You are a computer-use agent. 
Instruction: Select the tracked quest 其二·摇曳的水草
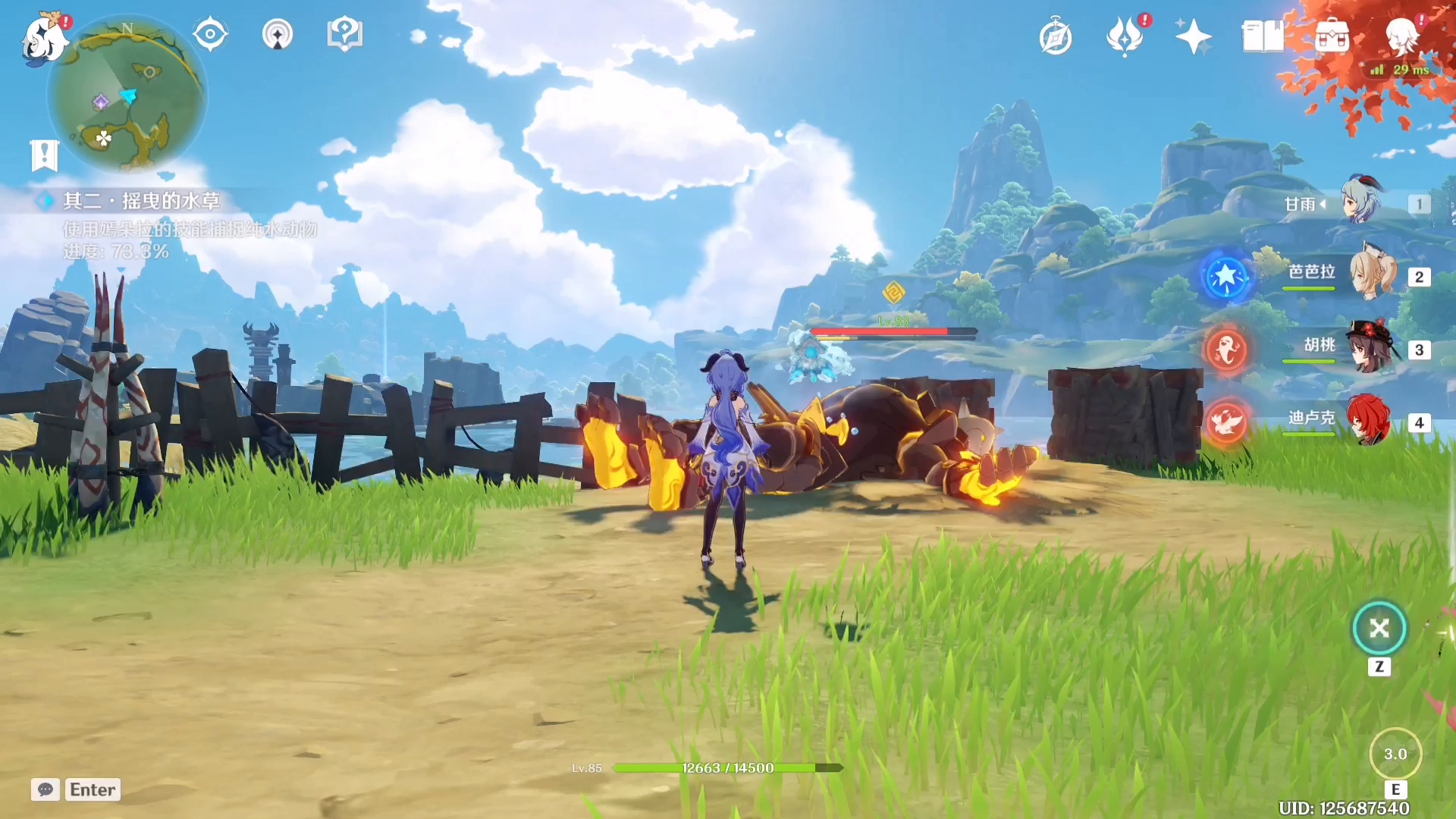[x=142, y=201]
